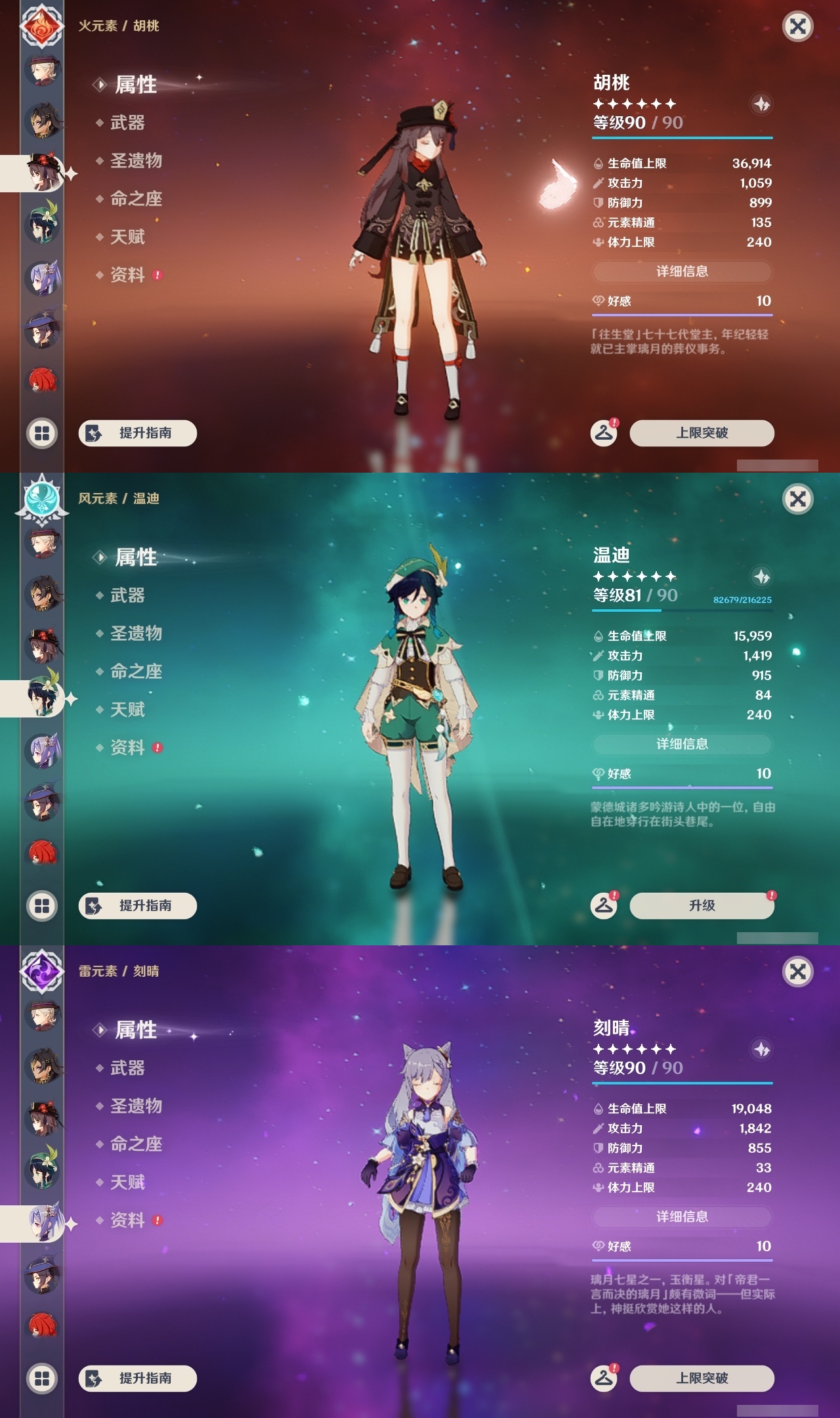This screenshot has width=840, height=1418.
Task: Open the 命之座 constellation tab
Action: click(136, 200)
